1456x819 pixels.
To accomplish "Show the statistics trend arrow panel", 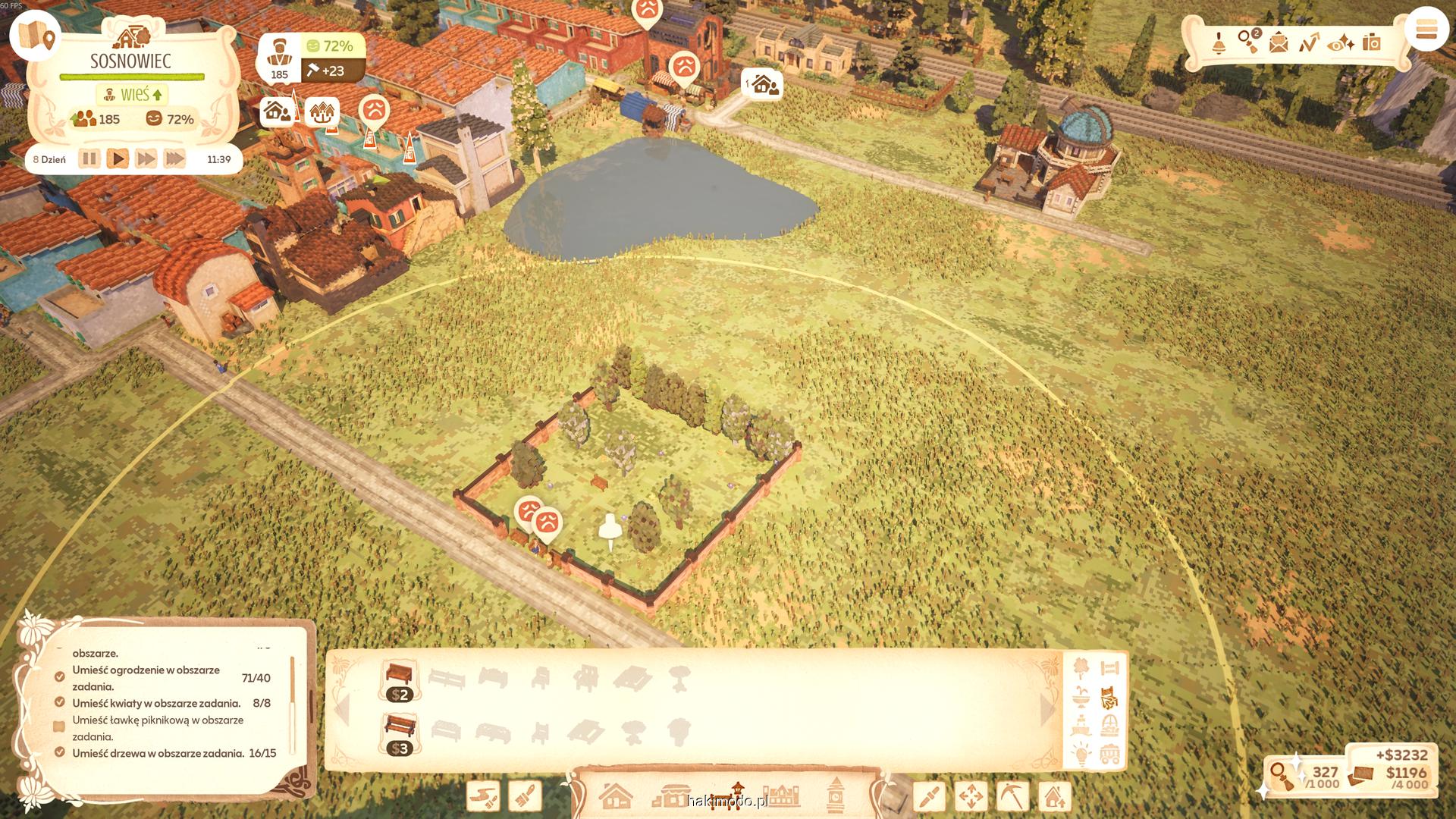I will point(1309,42).
